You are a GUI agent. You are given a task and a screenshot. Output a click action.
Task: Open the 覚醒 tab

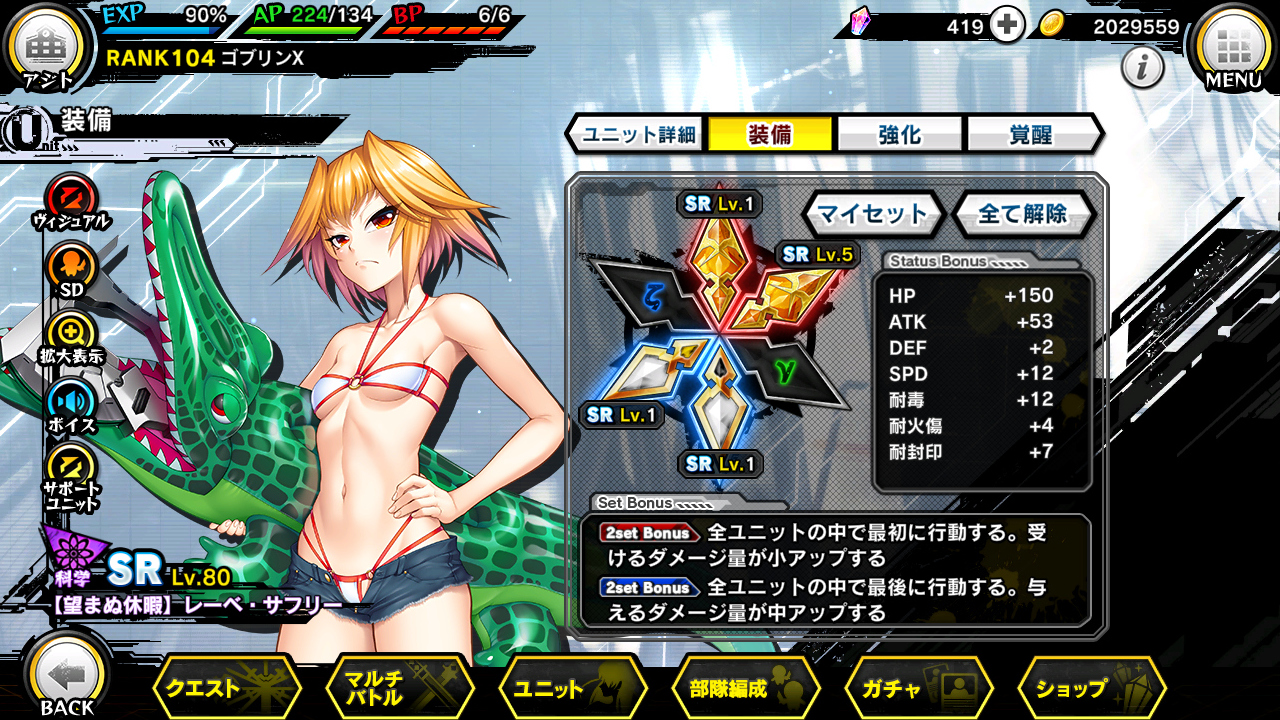click(1030, 134)
